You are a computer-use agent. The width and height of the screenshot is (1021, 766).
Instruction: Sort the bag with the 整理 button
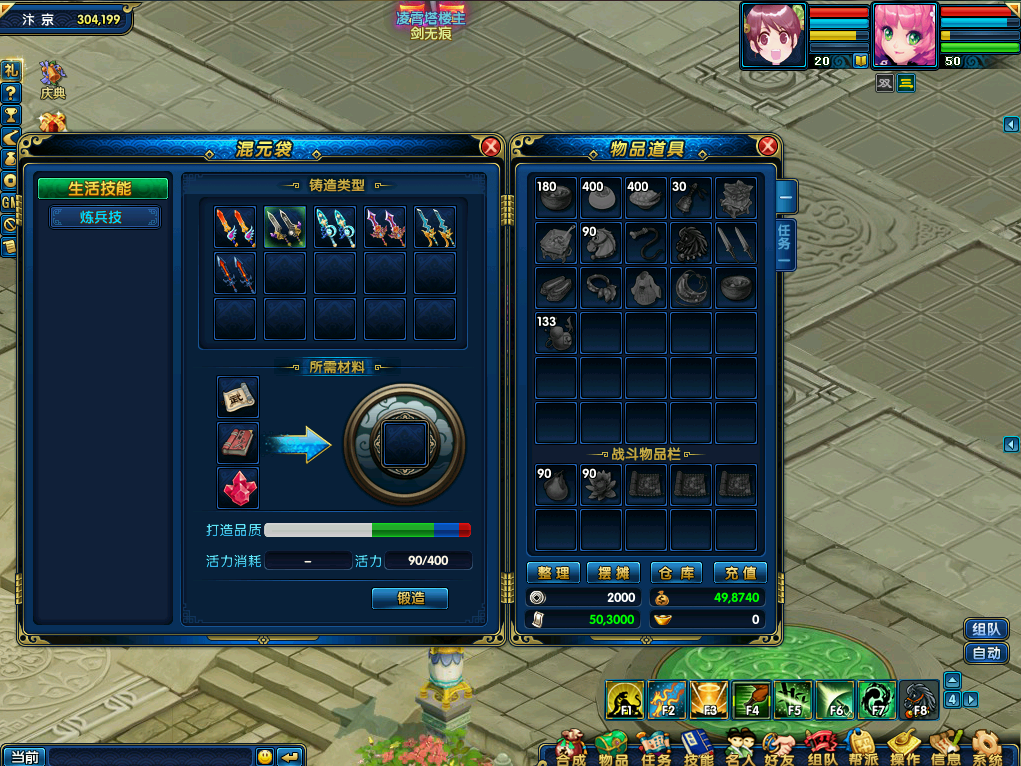(553, 573)
